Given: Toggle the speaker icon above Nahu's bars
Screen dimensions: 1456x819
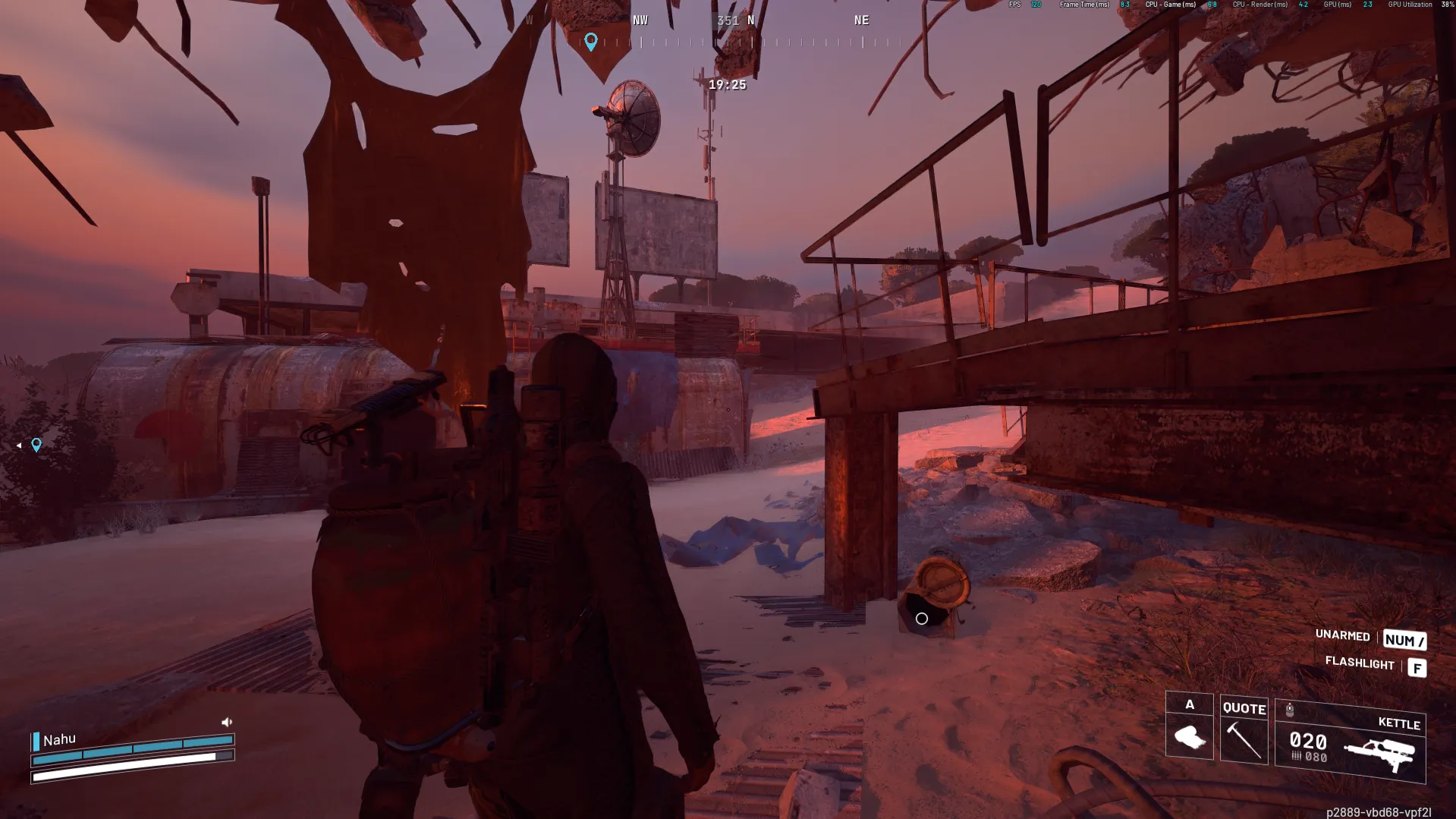Looking at the screenshot, I should (x=226, y=722).
